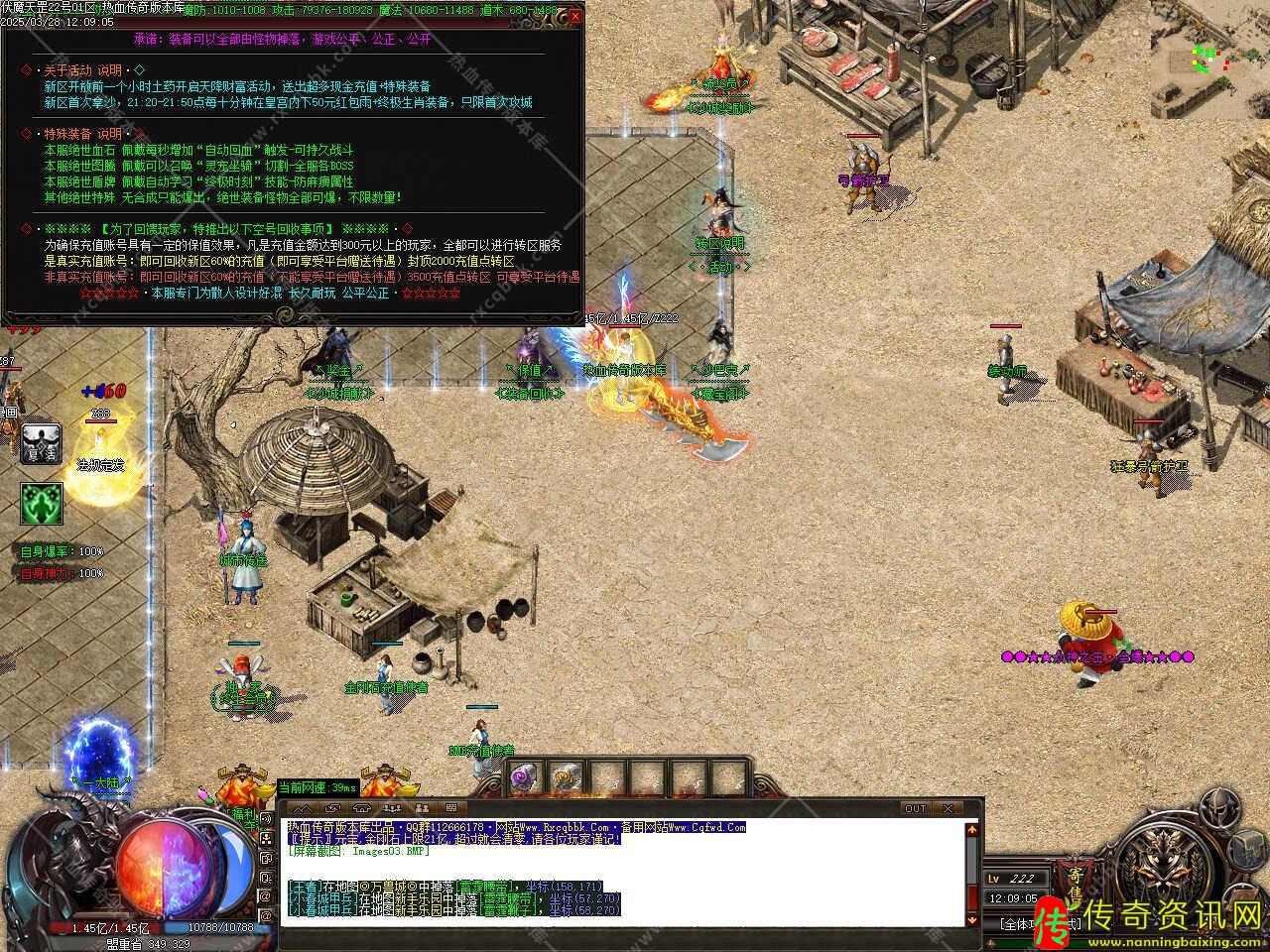The image size is (1270, 952).
Task: Use the golden scroll item in the hotbar
Action: pos(566,776)
